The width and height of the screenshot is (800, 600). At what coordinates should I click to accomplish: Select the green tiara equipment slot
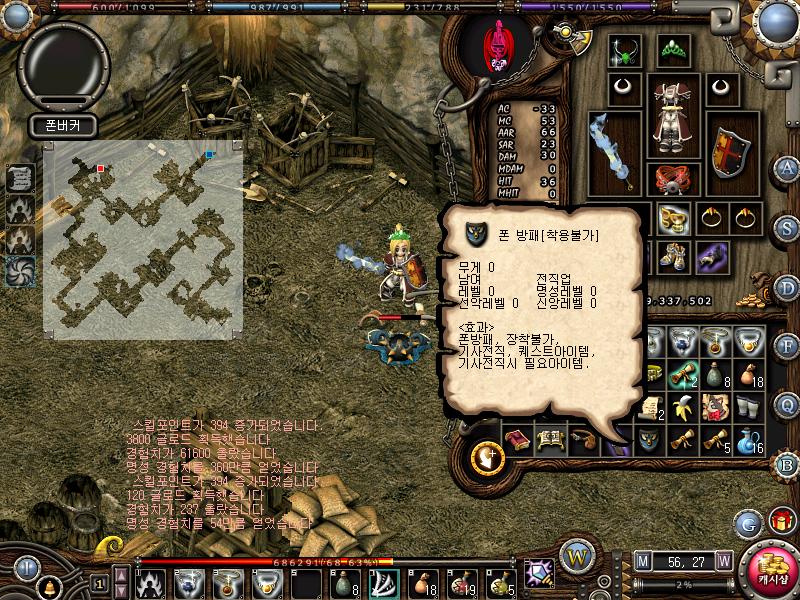[x=672, y=49]
